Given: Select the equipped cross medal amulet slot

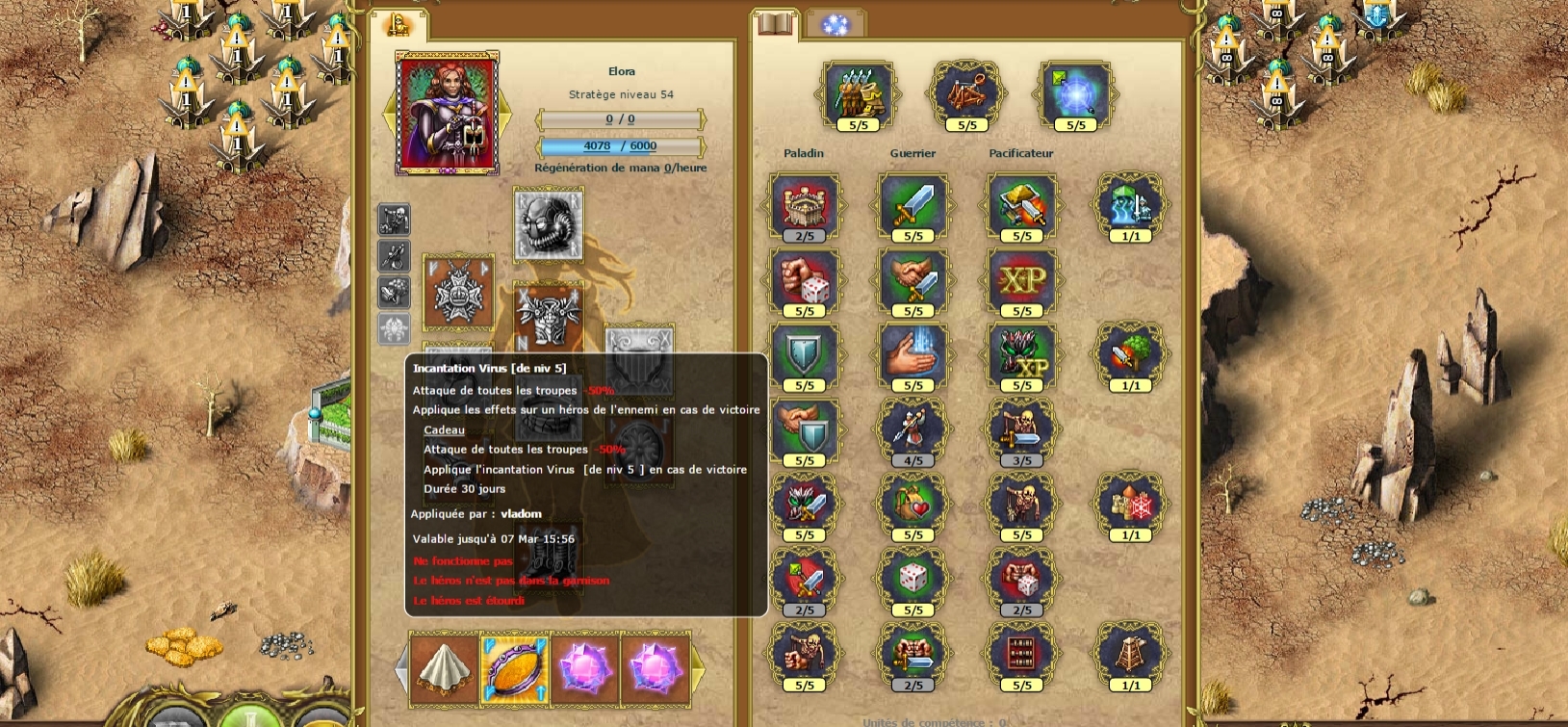Looking at the screenshot, I should click(x=458, y=293).
